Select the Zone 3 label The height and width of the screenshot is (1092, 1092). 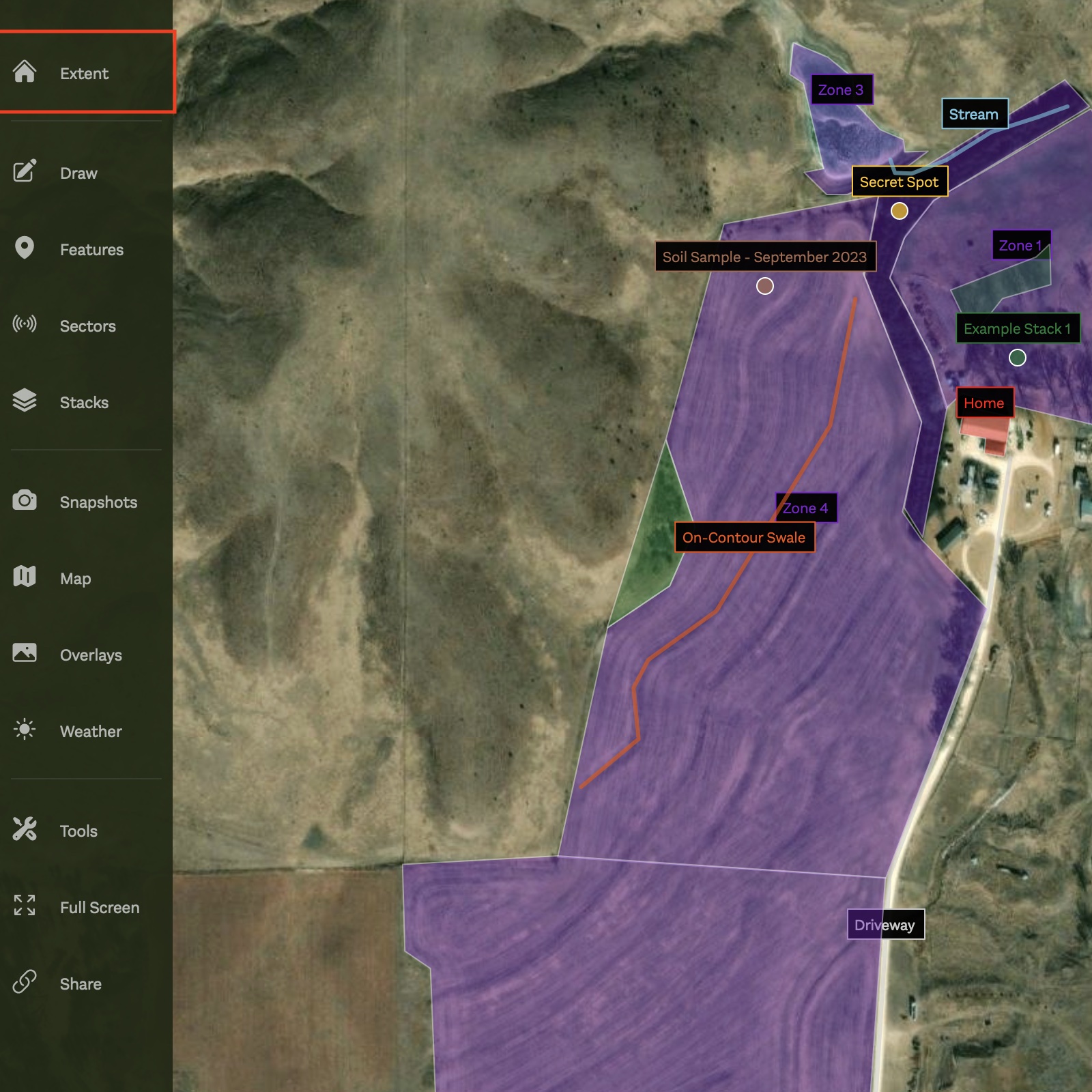point(840,90)
